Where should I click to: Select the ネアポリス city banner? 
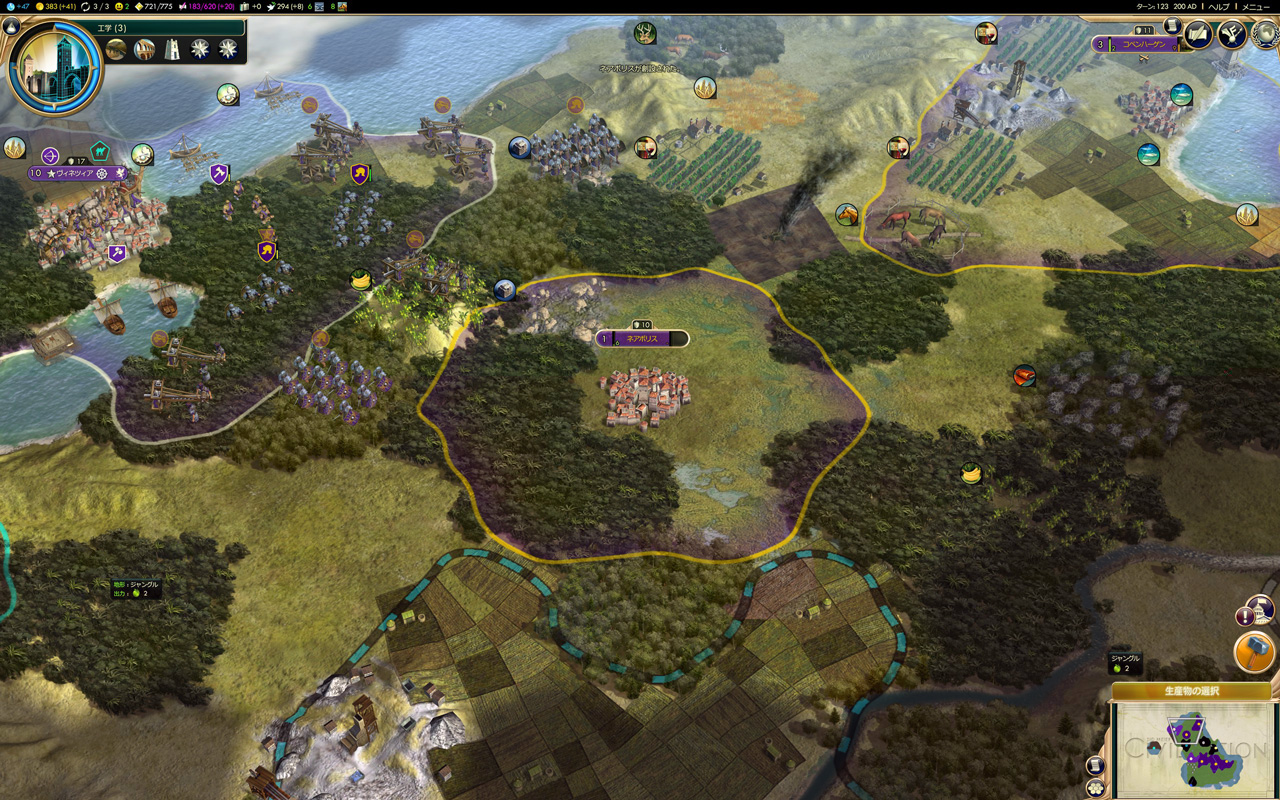642,339
